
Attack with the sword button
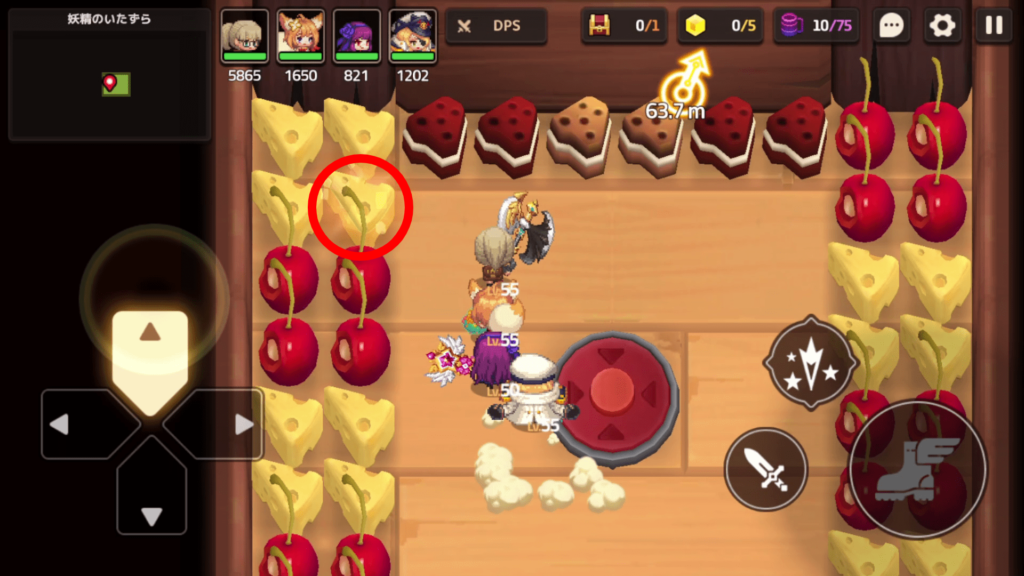[766, 469]
